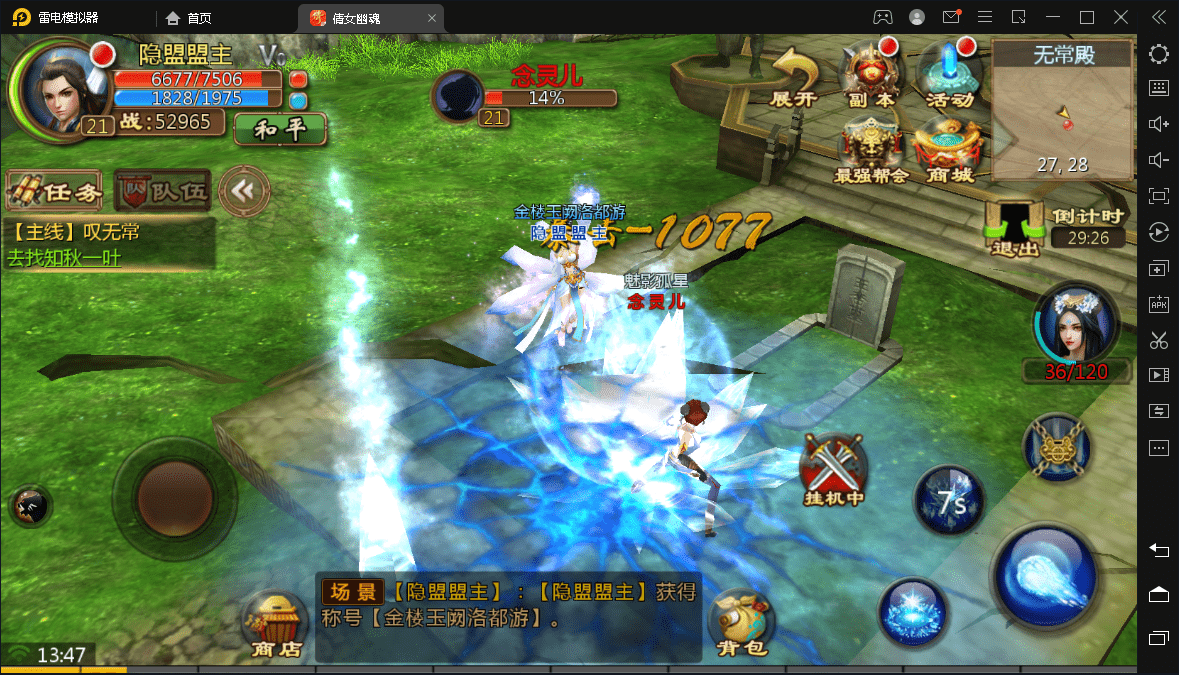1179x675 pixels.
Task: Activate the main ice orb attack skill
Action: tap(1045, 574)
